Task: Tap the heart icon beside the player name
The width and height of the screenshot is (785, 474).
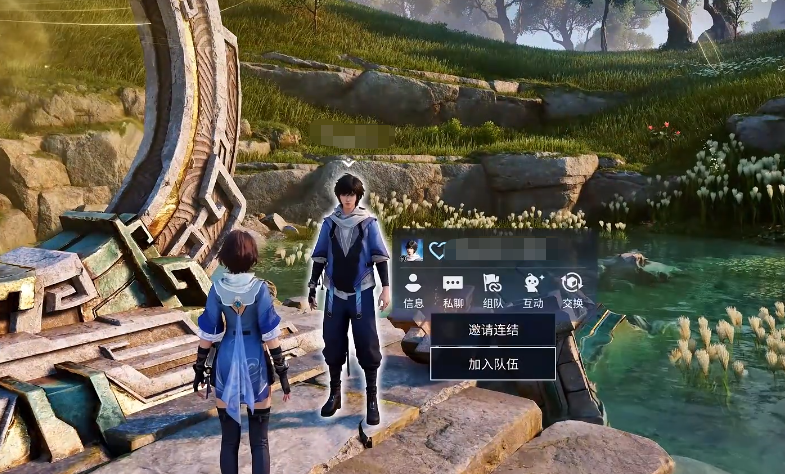Action: tap(437, 250)
